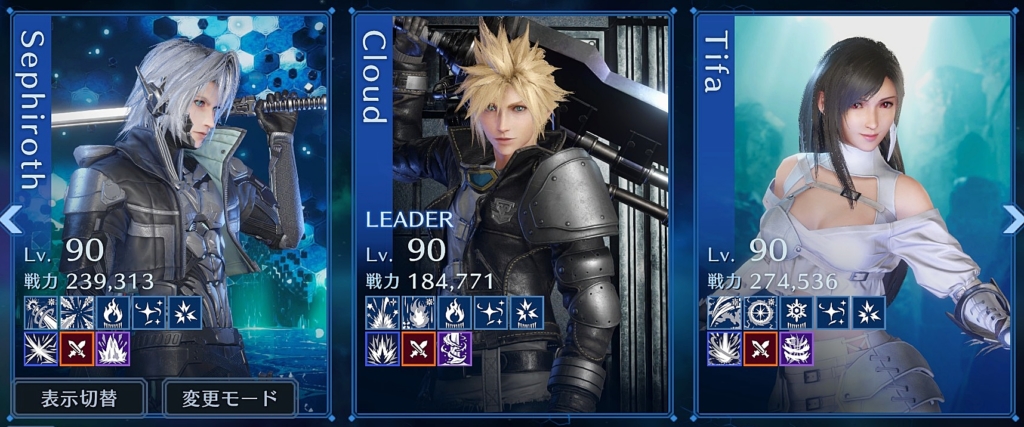Click Tifa's snowflake ice materia icon
This screenshot has width=1024, height=427.
point(797,312)
